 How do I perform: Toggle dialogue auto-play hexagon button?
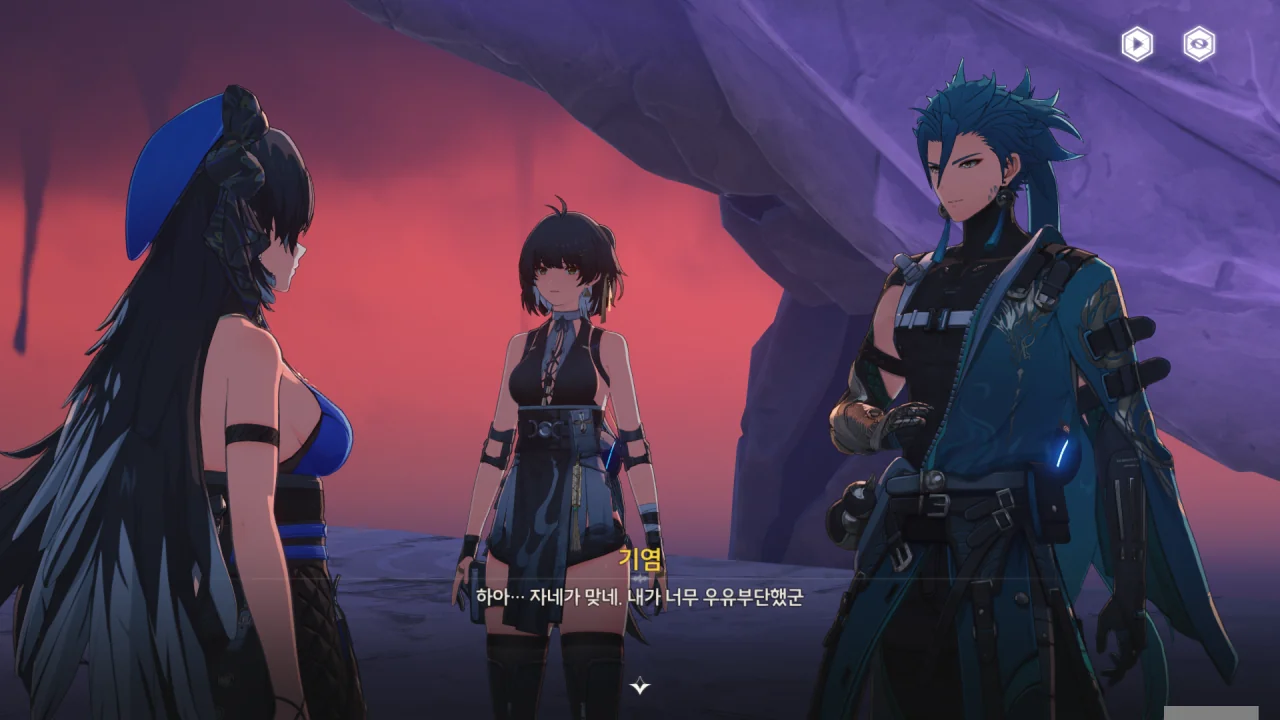tap(1137, 44)
